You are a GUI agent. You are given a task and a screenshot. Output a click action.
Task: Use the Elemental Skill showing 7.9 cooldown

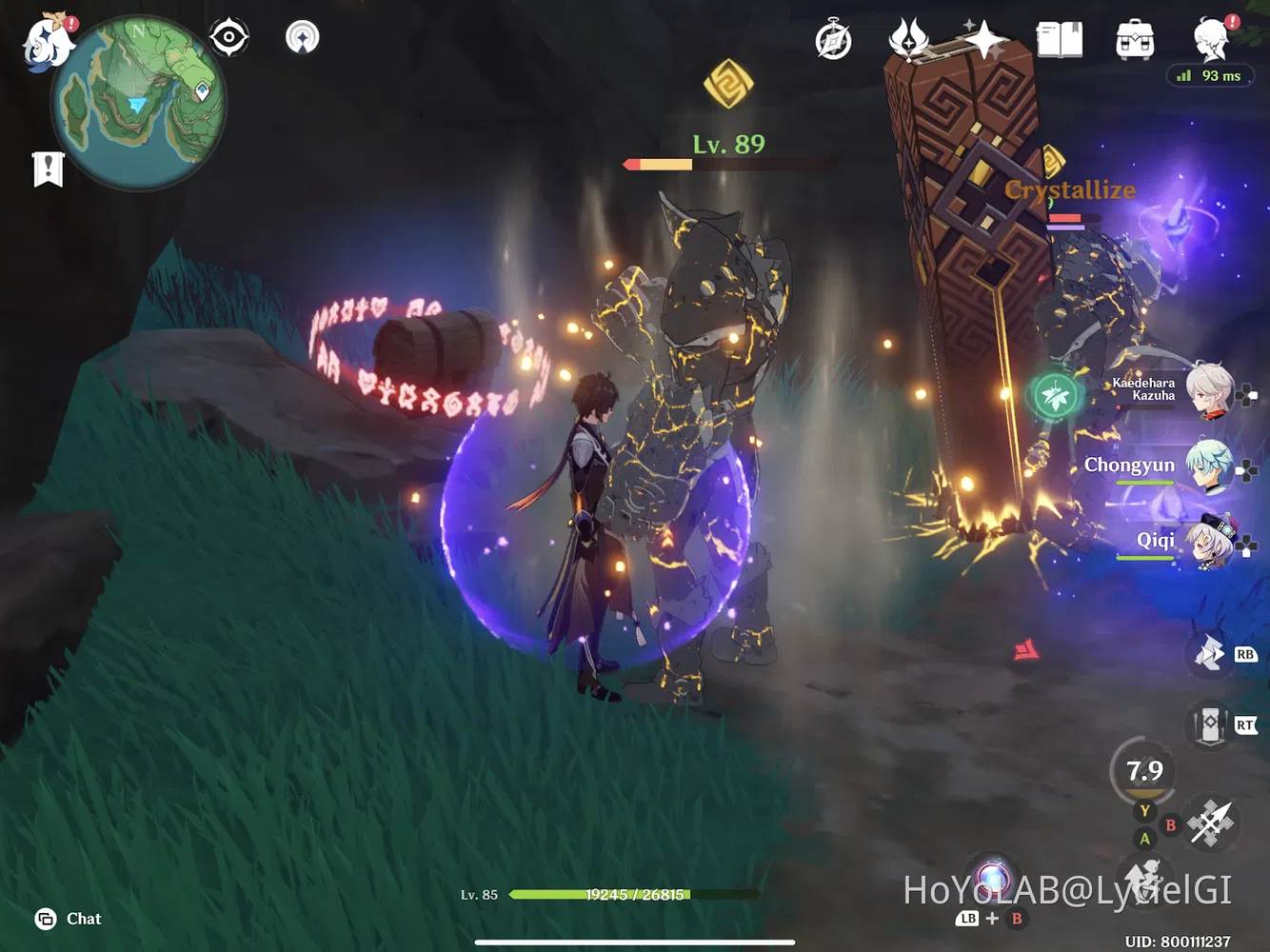(1143, 771)
